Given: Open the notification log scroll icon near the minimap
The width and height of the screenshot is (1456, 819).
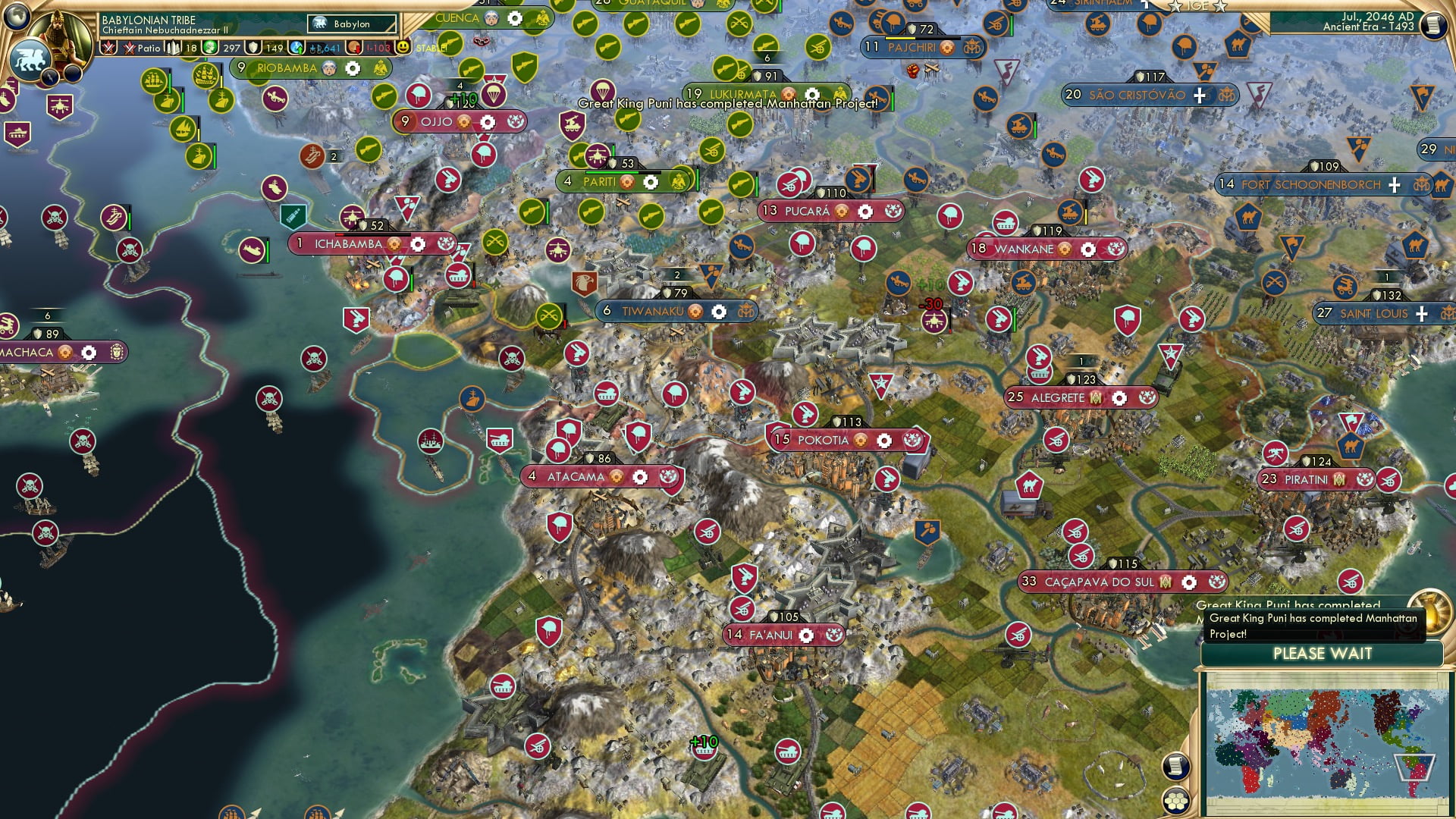Looking at the screenshot, I should 1177,766.
